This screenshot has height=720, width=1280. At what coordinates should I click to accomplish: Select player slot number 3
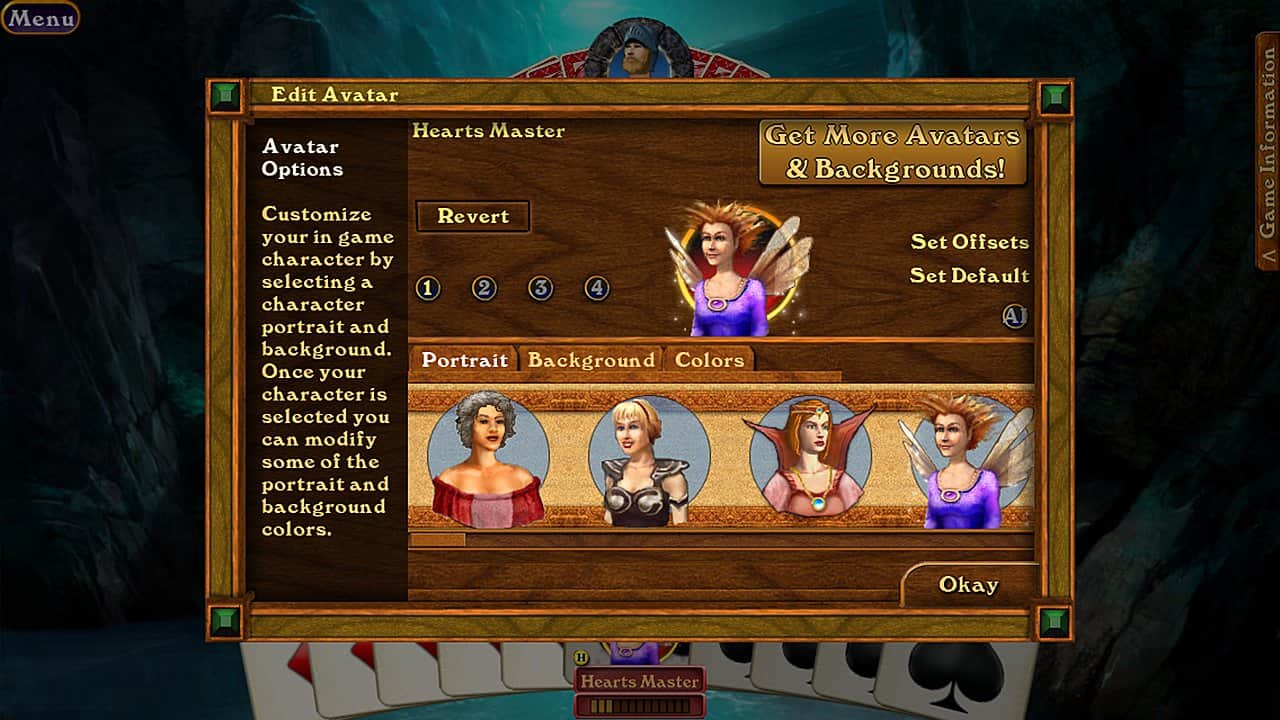click(541, 289)
